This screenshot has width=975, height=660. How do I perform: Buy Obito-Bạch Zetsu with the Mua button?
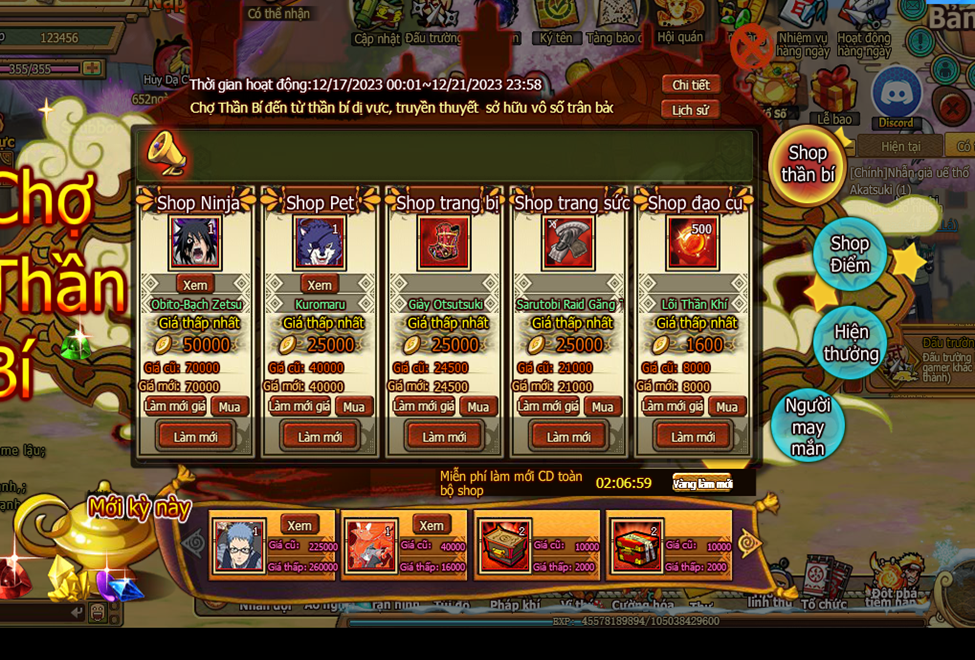coord(229,407)
